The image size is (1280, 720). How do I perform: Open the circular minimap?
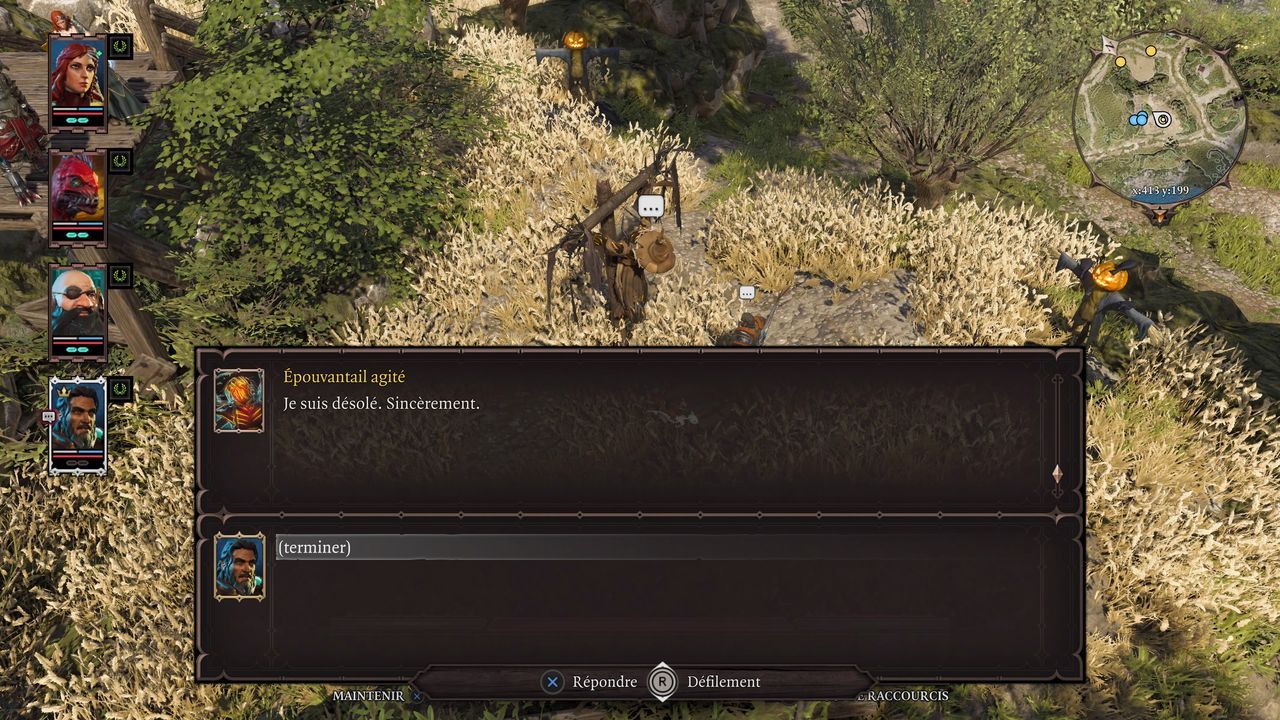(x=1159, y=117)
